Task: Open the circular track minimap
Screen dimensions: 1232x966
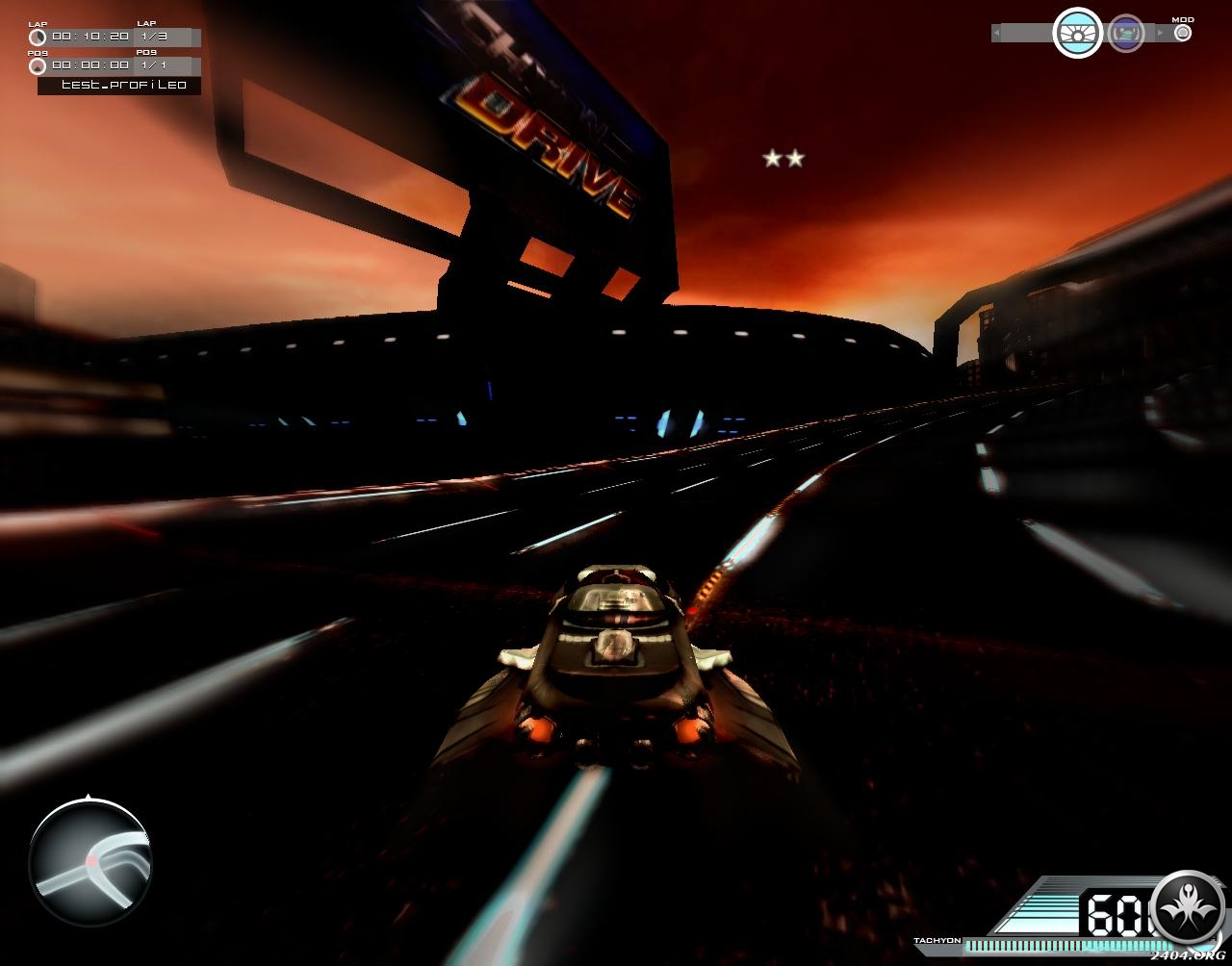Action: 90,862
